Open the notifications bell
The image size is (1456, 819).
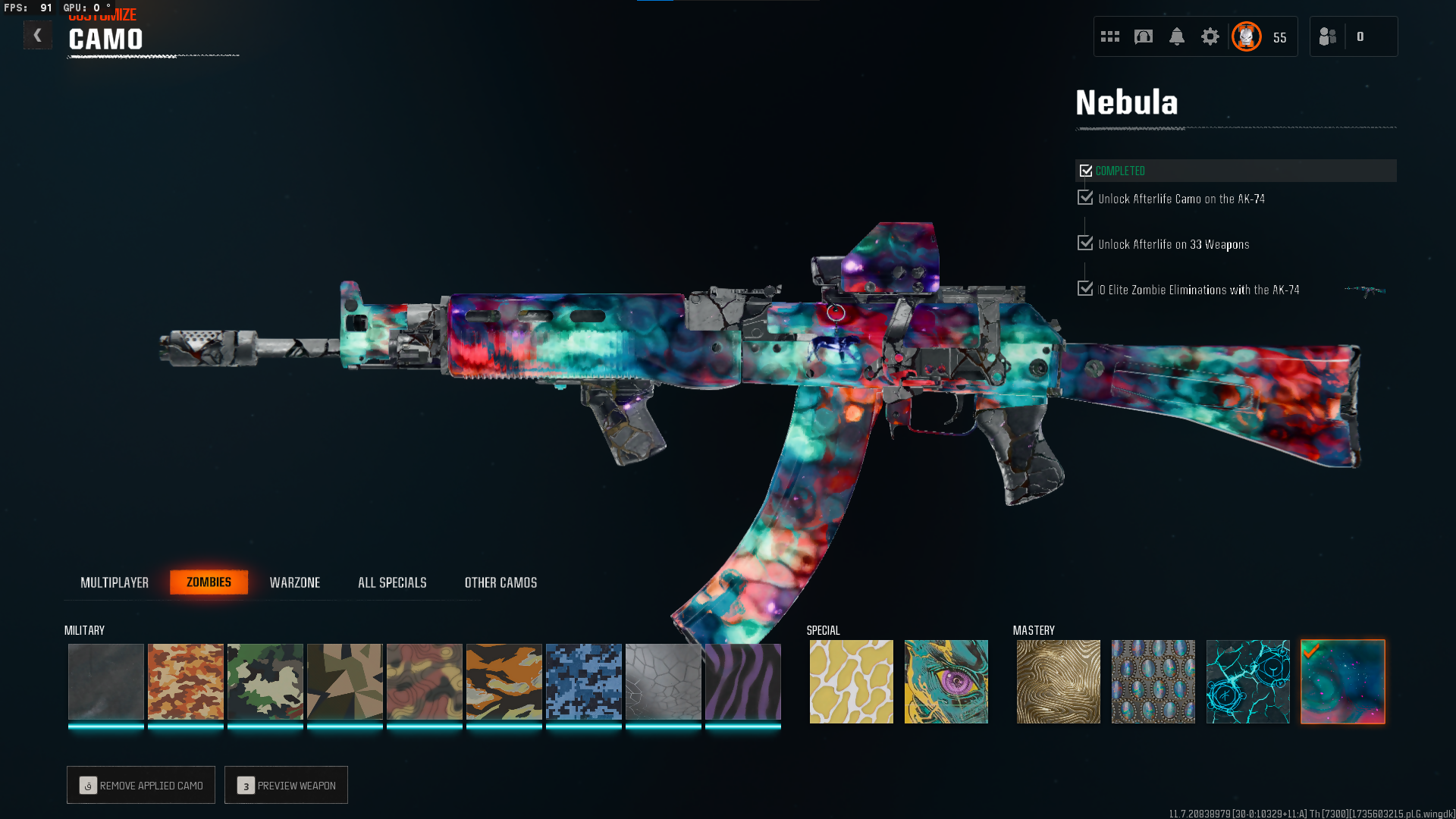[1177, 36]
